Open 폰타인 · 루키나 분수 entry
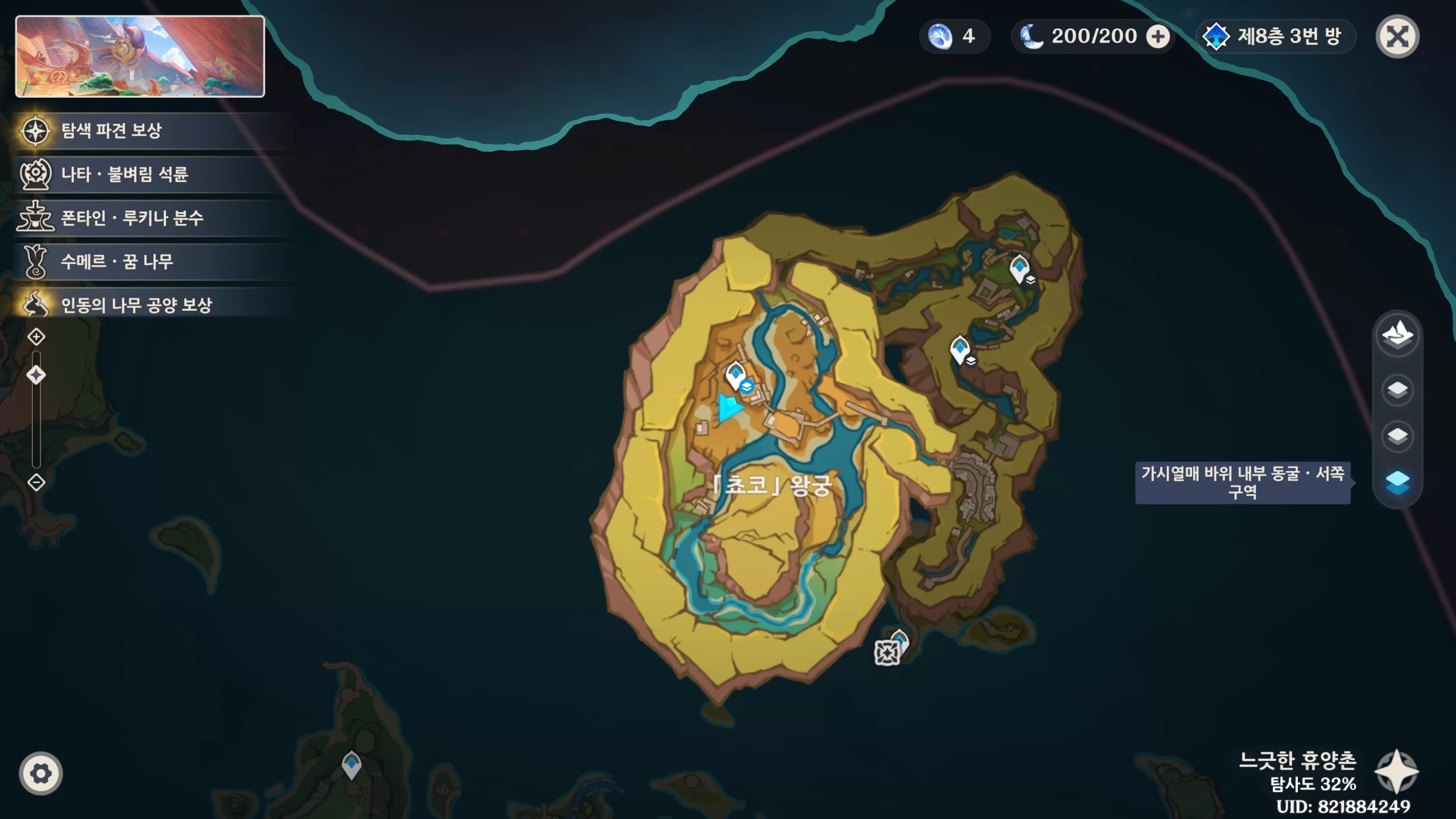 [x=131, y=218]
